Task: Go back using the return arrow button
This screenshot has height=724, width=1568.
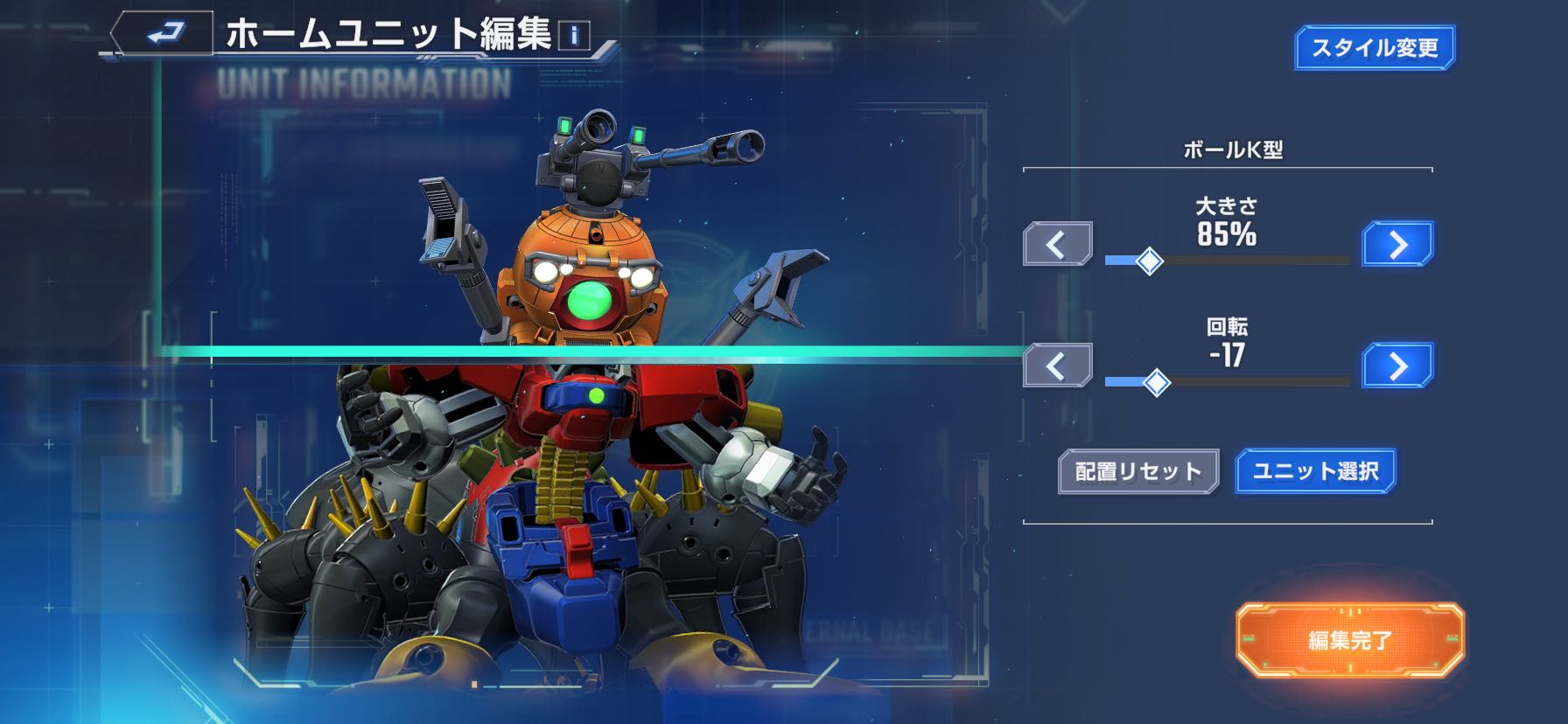Action: pyautogui.click(x=164, y=34)
